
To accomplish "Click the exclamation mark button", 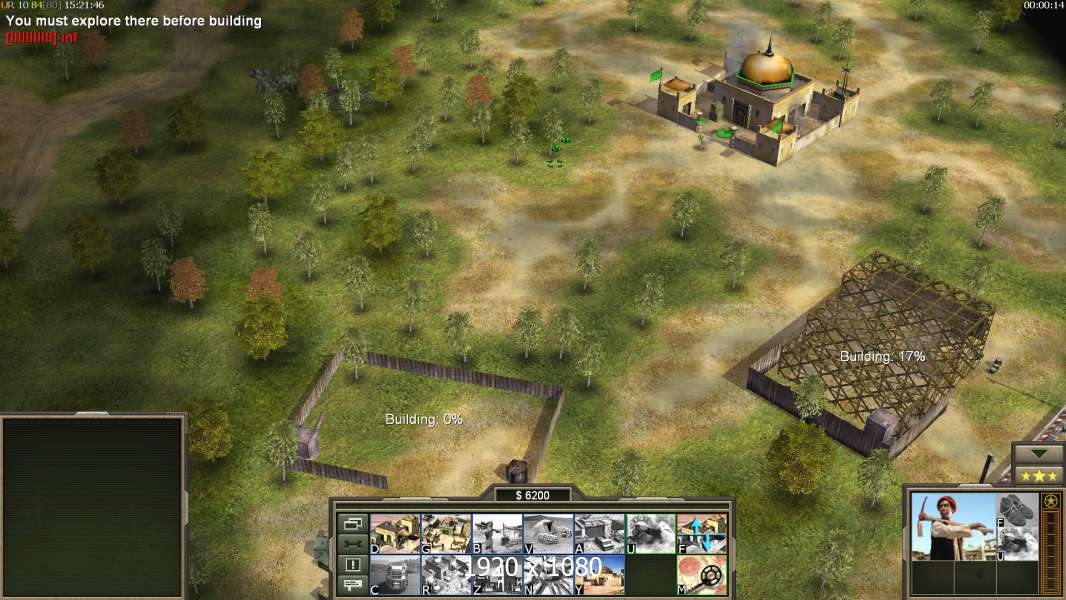I will point(352,565).
